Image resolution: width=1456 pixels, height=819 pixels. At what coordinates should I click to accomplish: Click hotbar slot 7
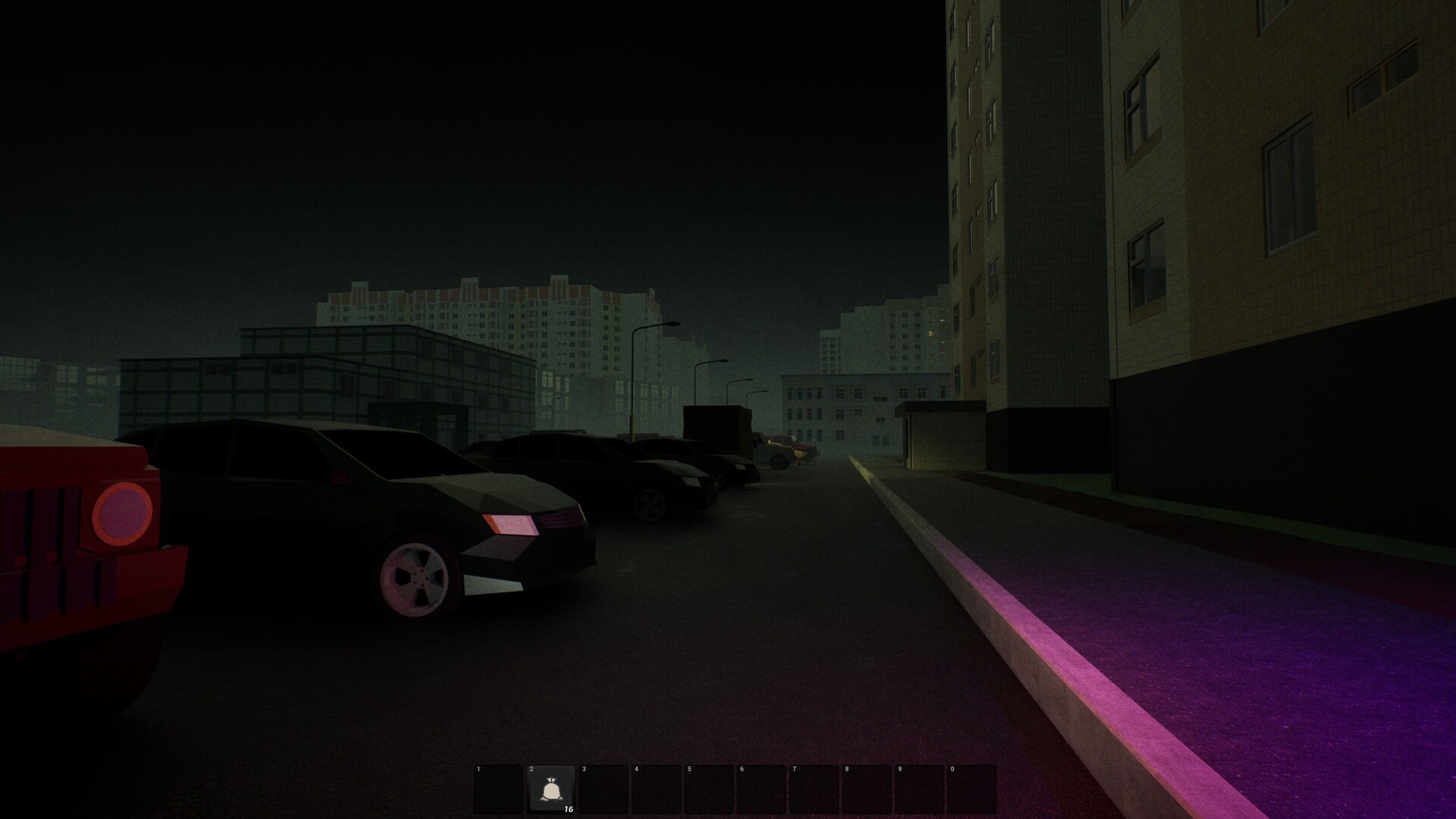point(814,789)
